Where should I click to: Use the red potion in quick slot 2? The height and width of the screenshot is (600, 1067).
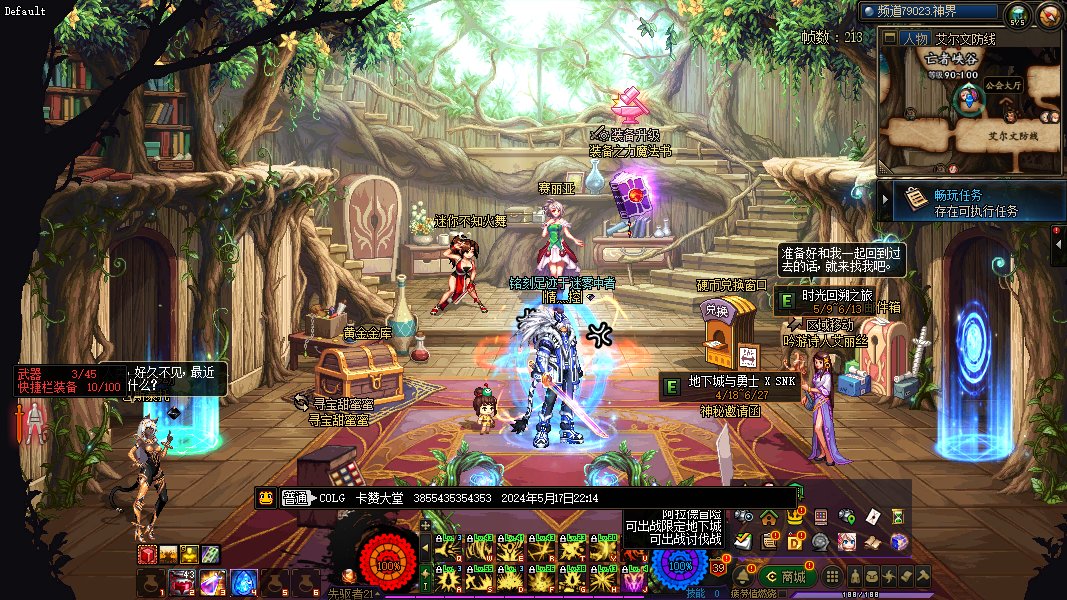(x=182, y=581)
